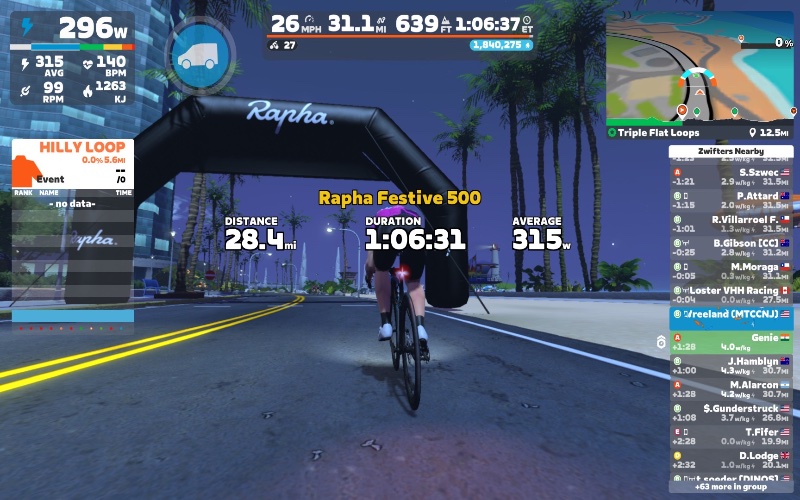Select the Loster VHH Racing rider row
800x500 pixels.
731,293
